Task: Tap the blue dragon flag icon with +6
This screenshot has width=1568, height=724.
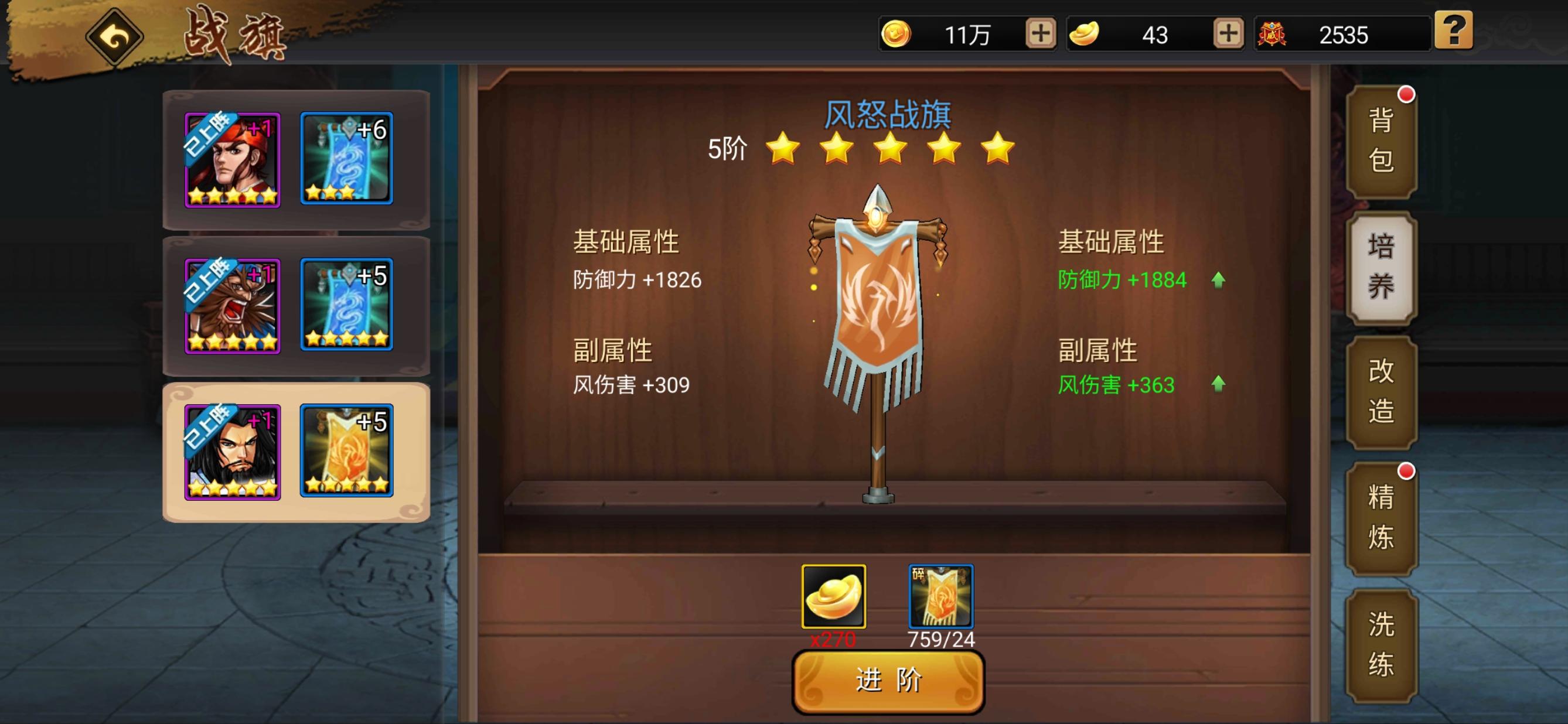Action: coord(346,158)
